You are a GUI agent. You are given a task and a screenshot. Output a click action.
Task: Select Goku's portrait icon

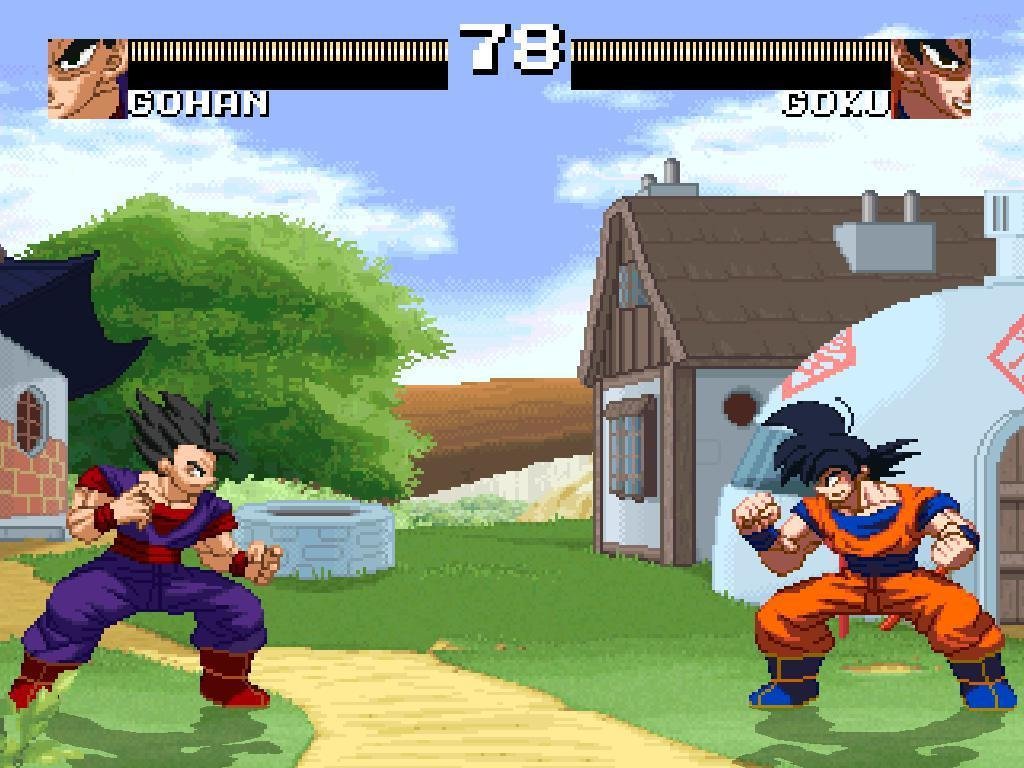point(931,79)
